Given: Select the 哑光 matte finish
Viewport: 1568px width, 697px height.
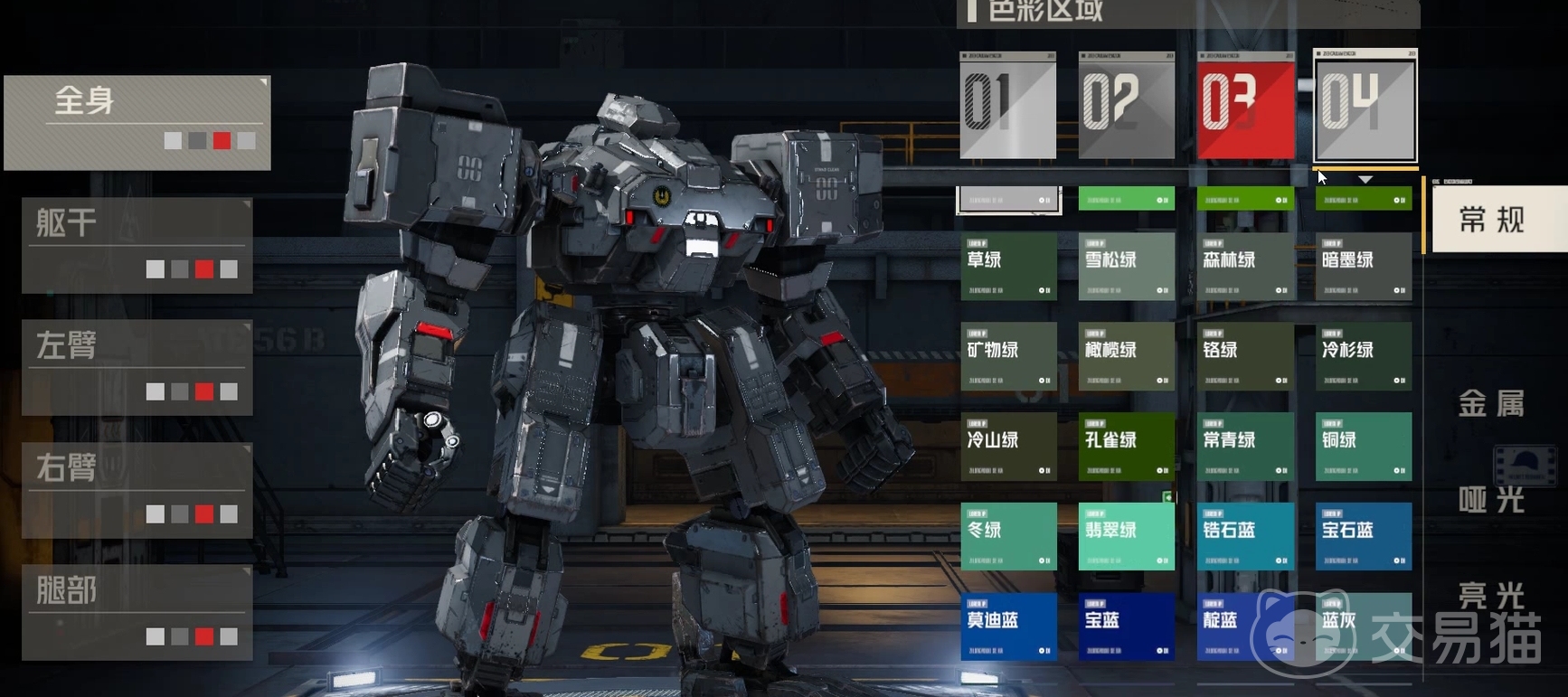Looking at the screenshot, I should coord(1493,499).
